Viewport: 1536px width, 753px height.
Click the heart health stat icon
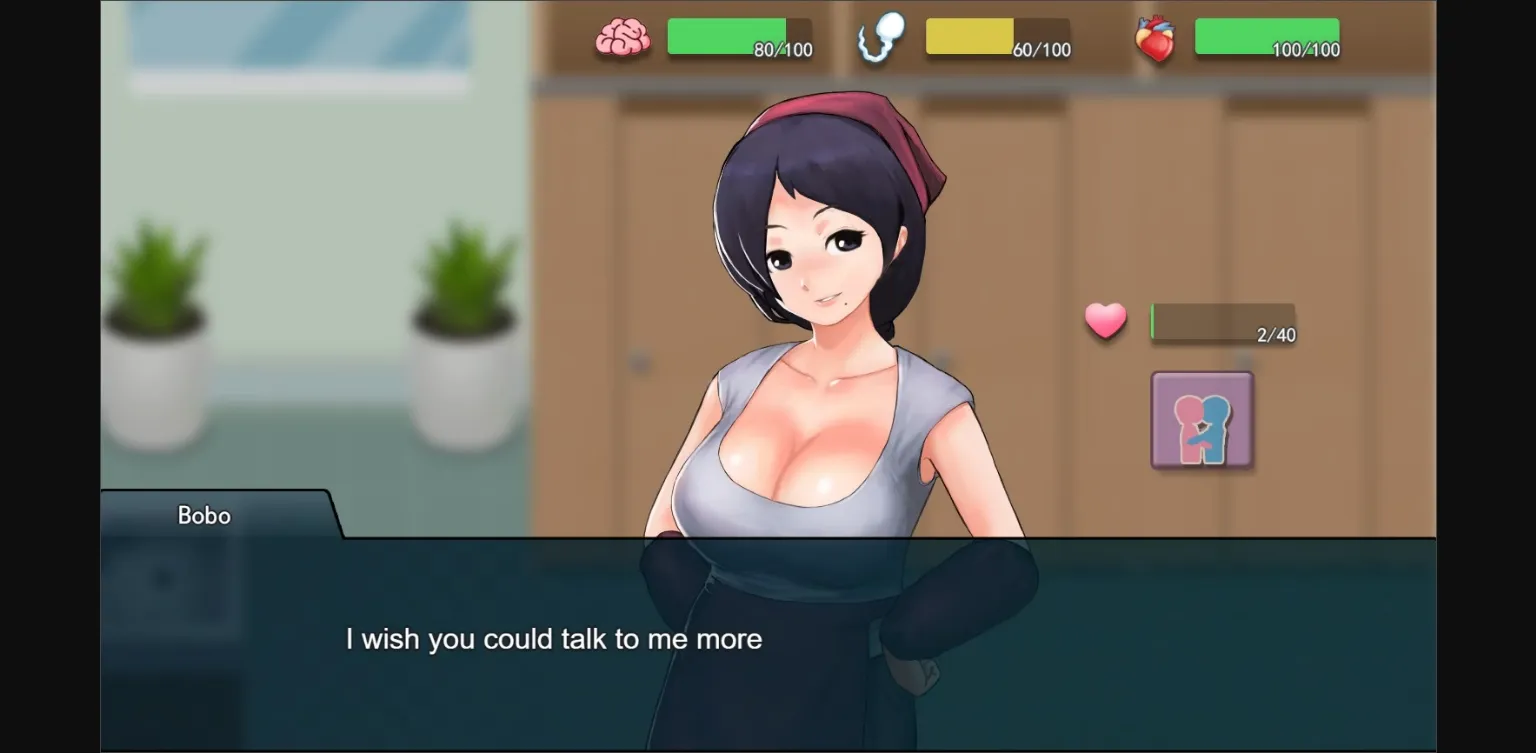[1156, 39]
